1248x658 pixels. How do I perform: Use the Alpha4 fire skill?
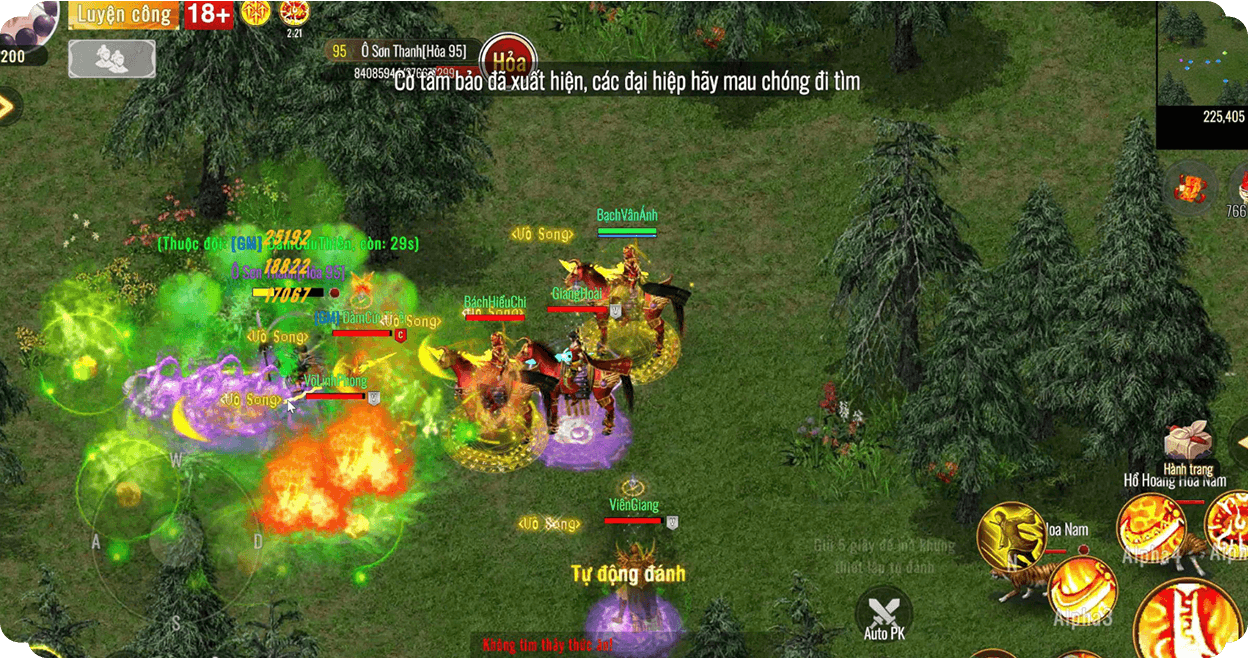[1150, 528]
